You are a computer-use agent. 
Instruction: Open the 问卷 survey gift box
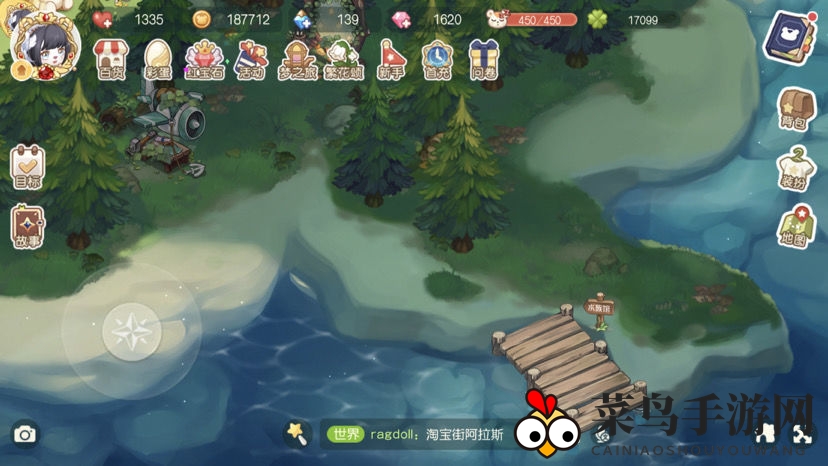[486, 58]
